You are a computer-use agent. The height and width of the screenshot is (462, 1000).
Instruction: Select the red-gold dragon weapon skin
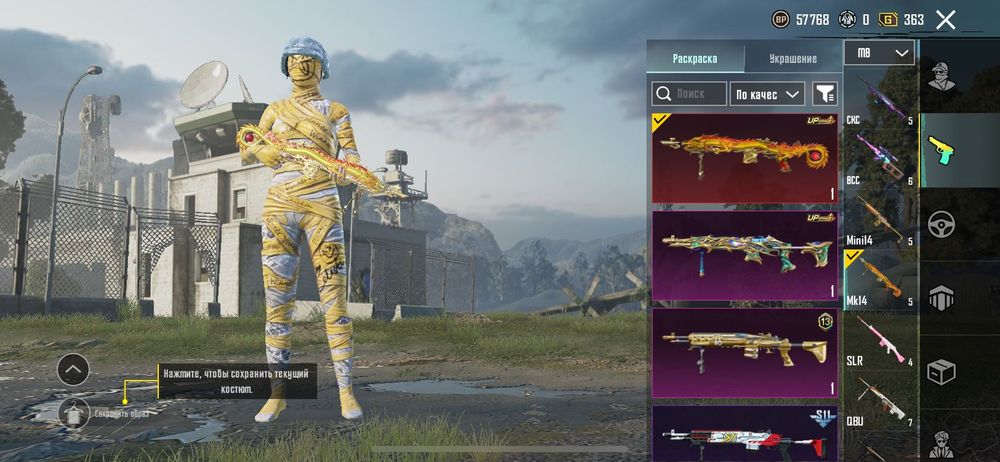pyautogui.click(x=745, y=158)
